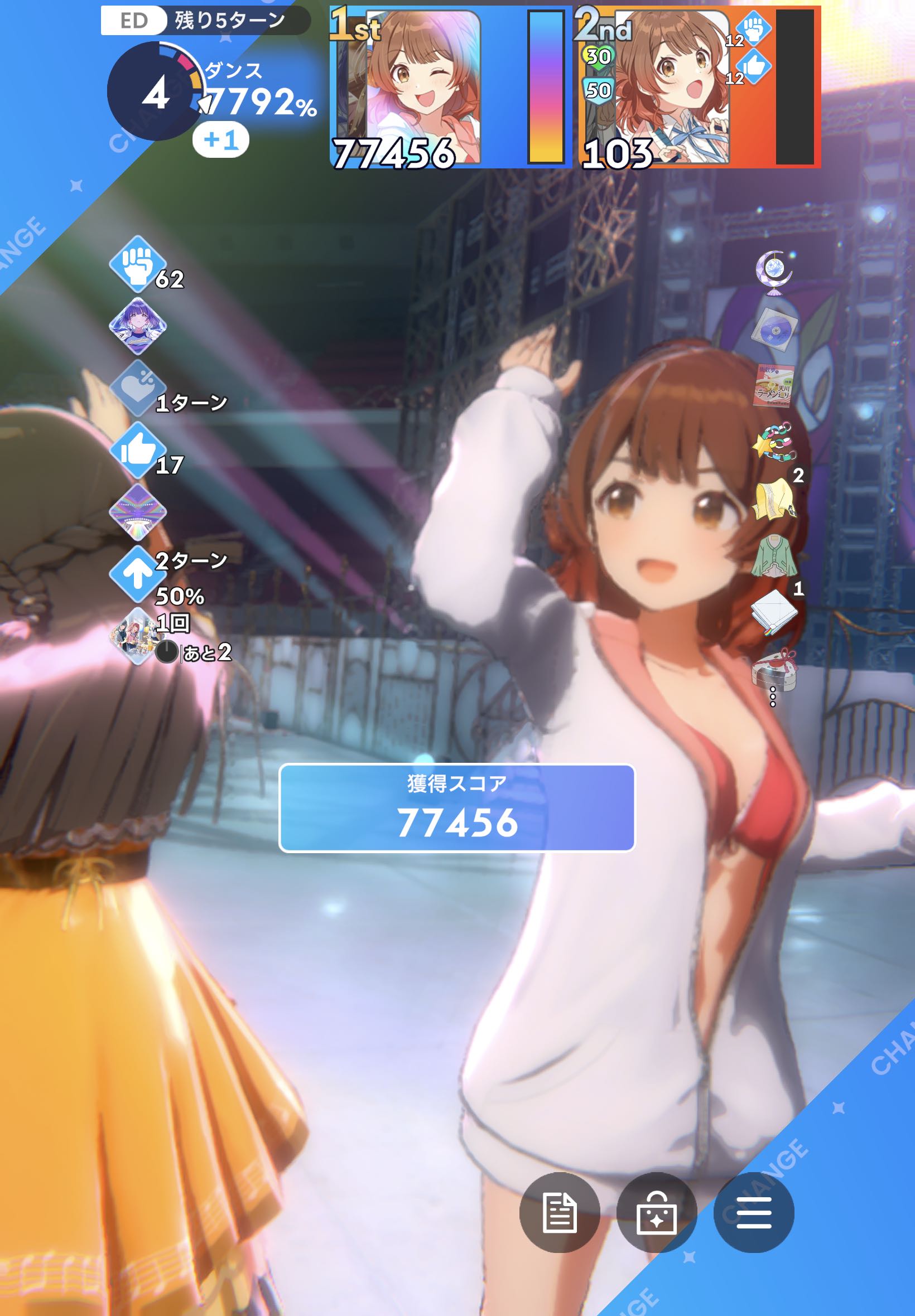This screenshot has width=915, height=1316.
Task: Inspect the up-arrow 50% buff icon
Action: click(137, 574)
